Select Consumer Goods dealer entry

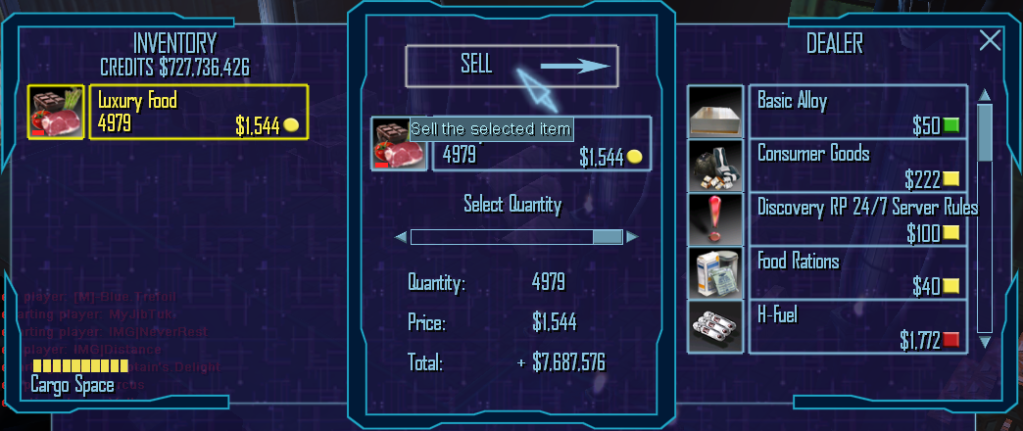[x=857, y=166]
